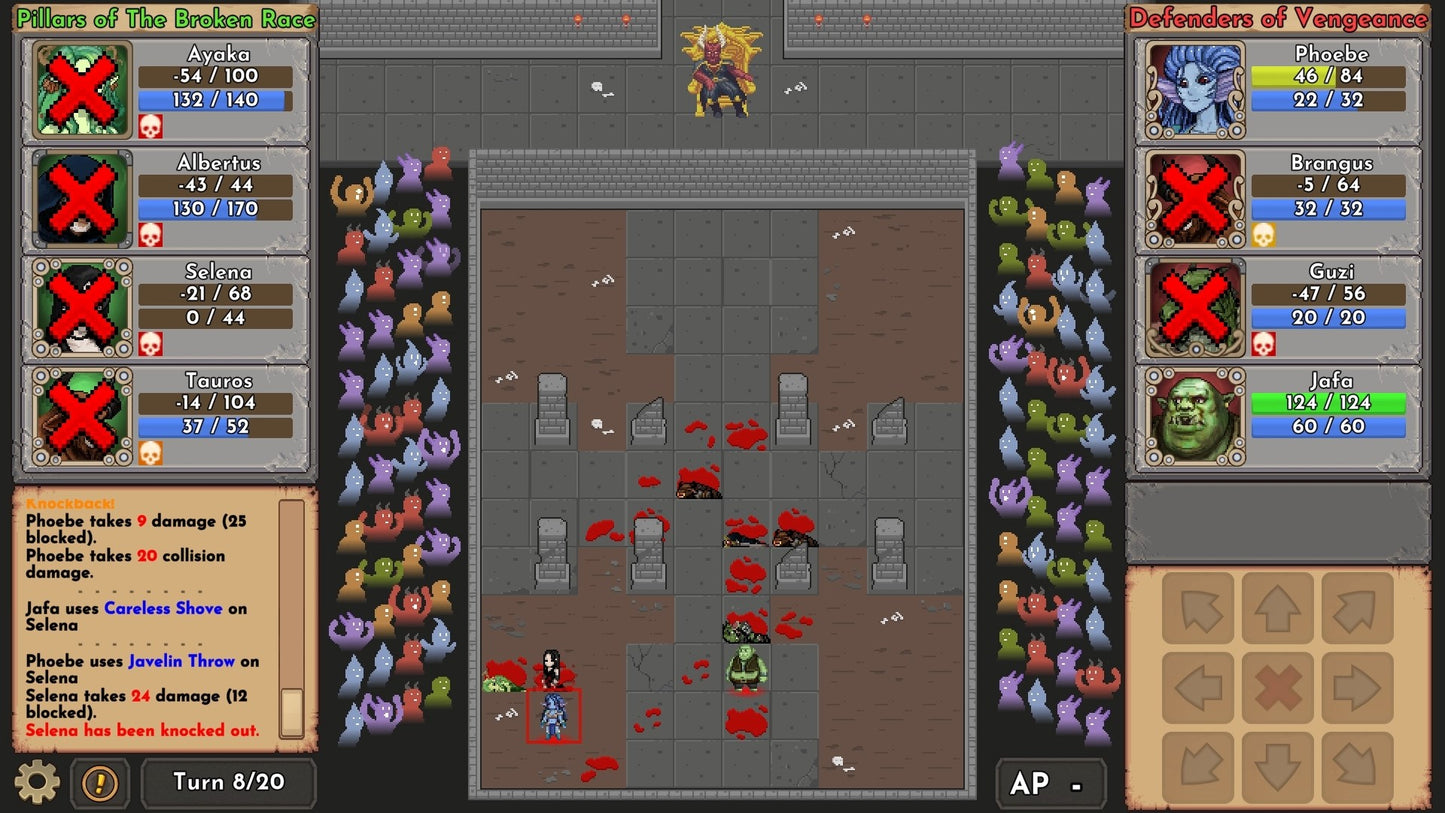Viewport: 1445px width, 813px height.
Task: Click the AP indicator near the movement pad
Action: point(1050,784)
